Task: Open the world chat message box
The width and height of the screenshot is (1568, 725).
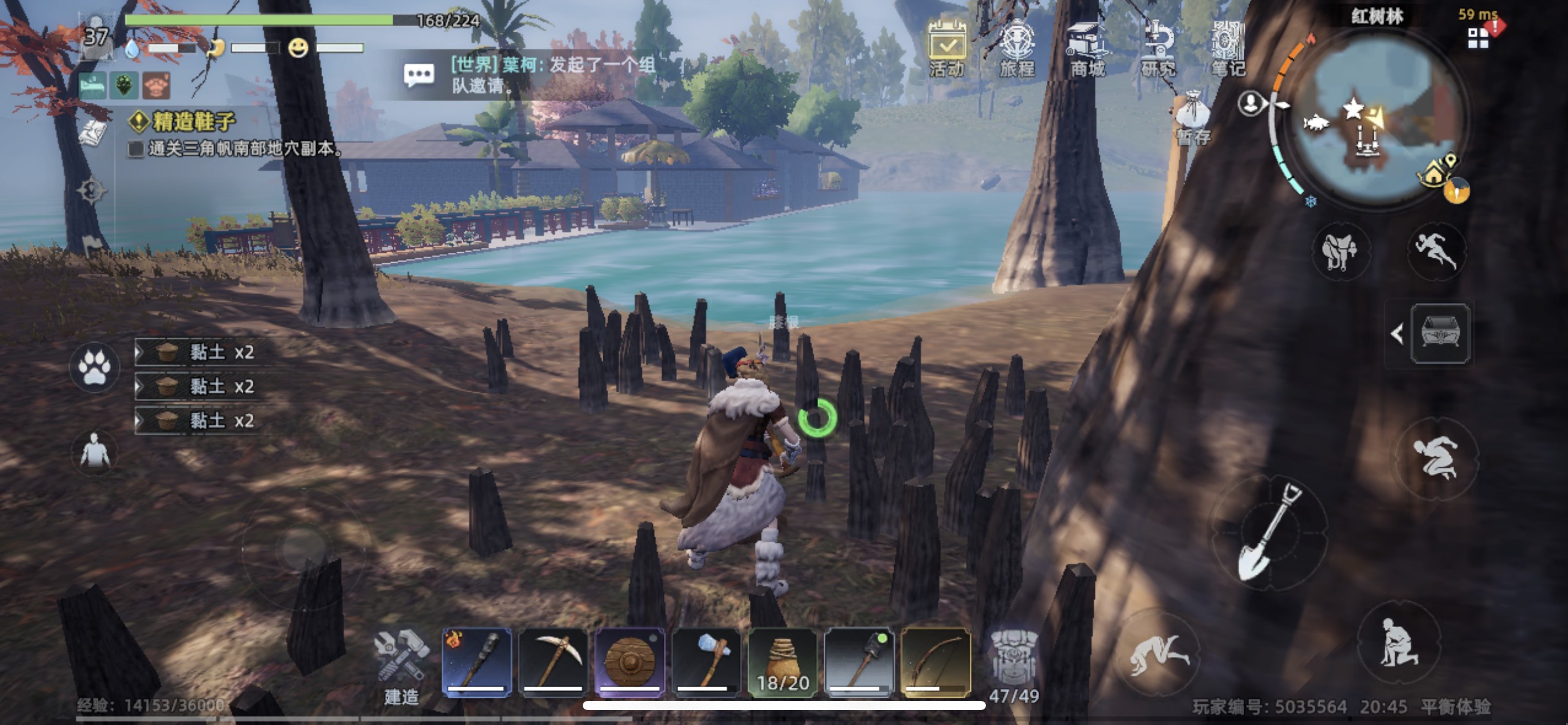Action: pos(419,75)
